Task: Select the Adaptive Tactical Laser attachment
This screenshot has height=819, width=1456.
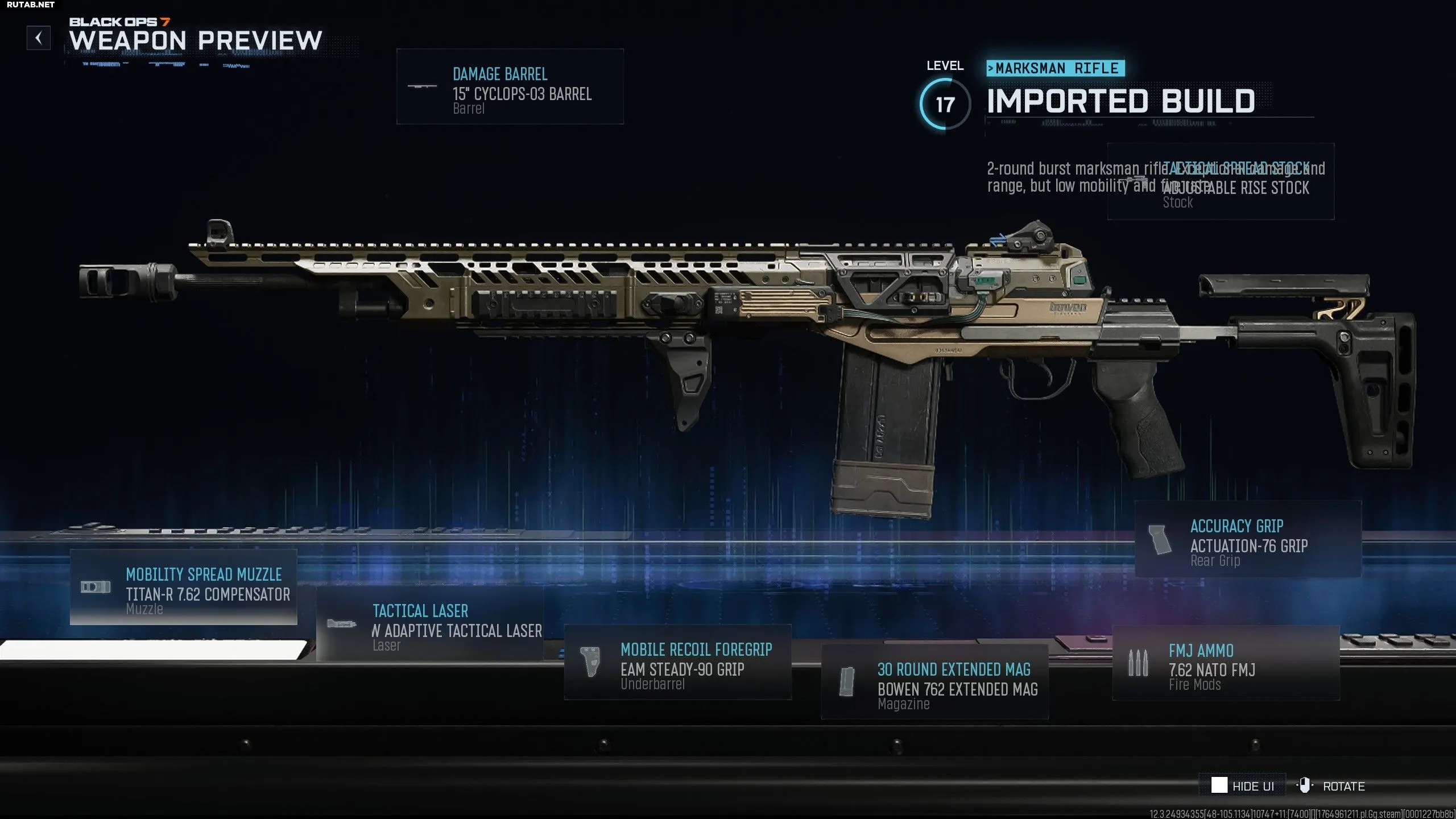Action: pyautogui.click(x=429, y=624)
